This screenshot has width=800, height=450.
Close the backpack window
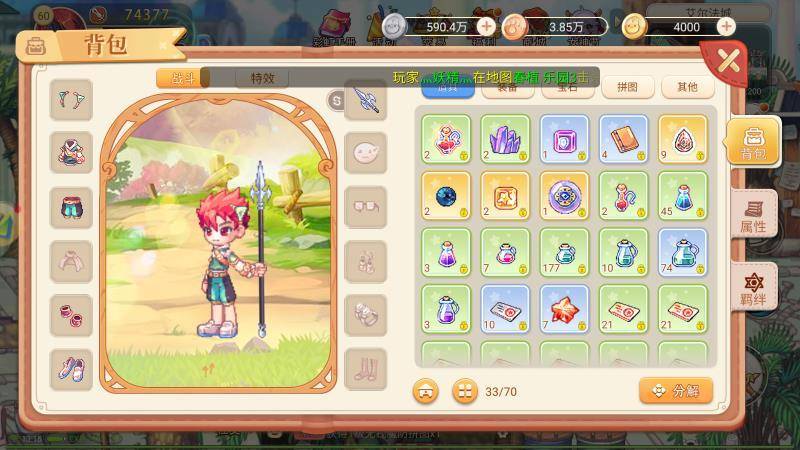point(730,62)
